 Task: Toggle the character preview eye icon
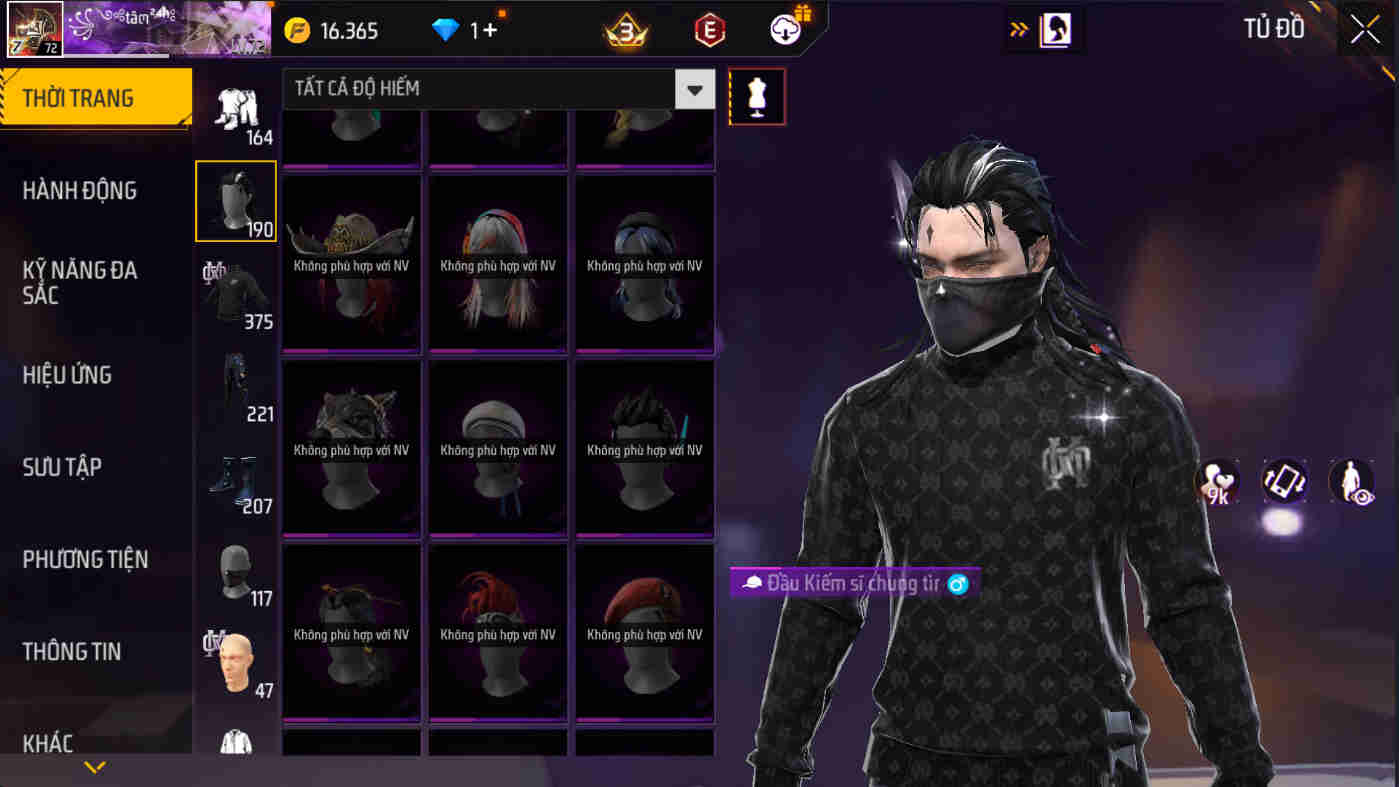point(1350,481)
